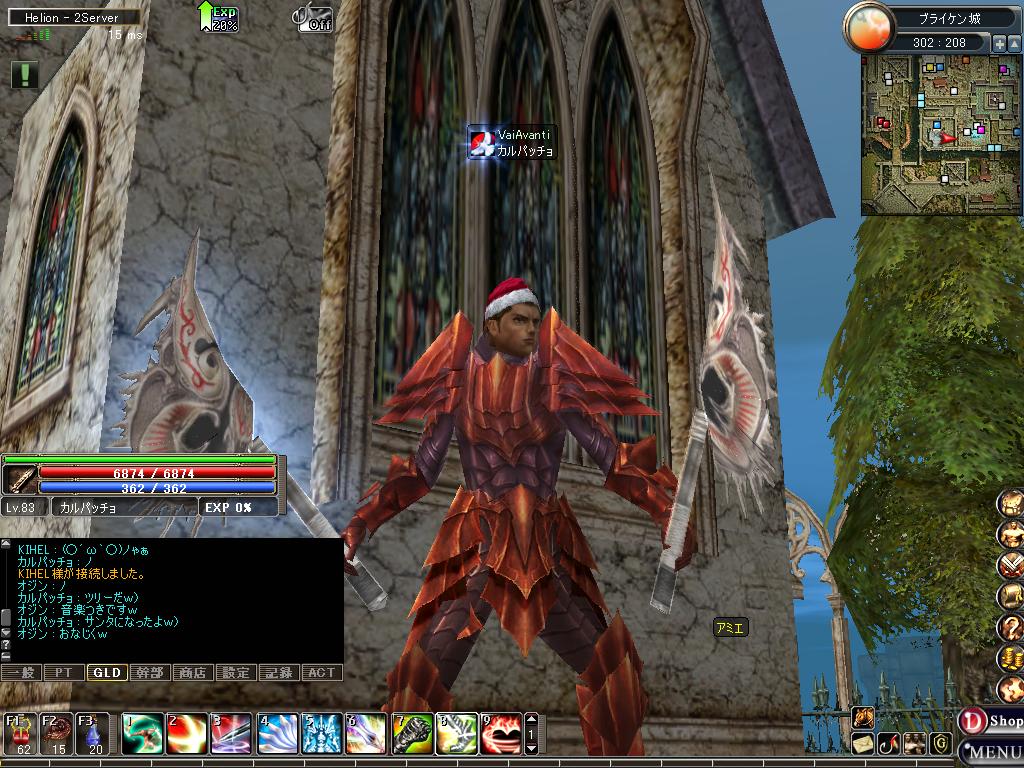Activate the black gauntlet fist skill
The height and width of the screenshot is (768, 1024).
[411, 734]
